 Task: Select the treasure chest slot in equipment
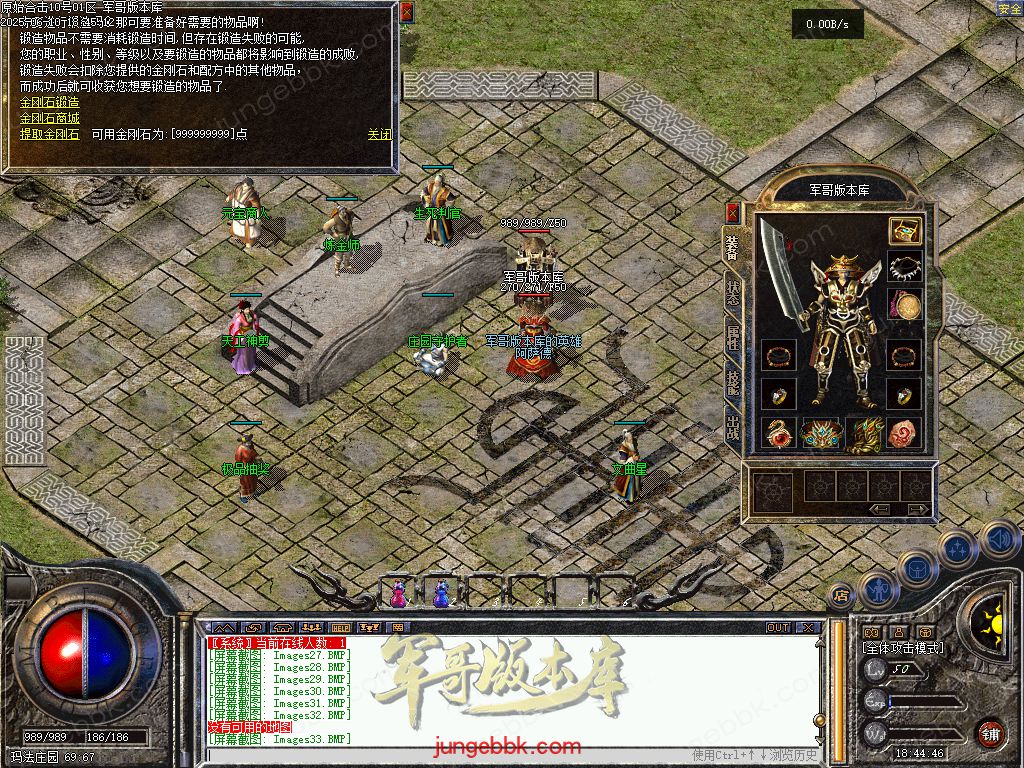(904, 231)
